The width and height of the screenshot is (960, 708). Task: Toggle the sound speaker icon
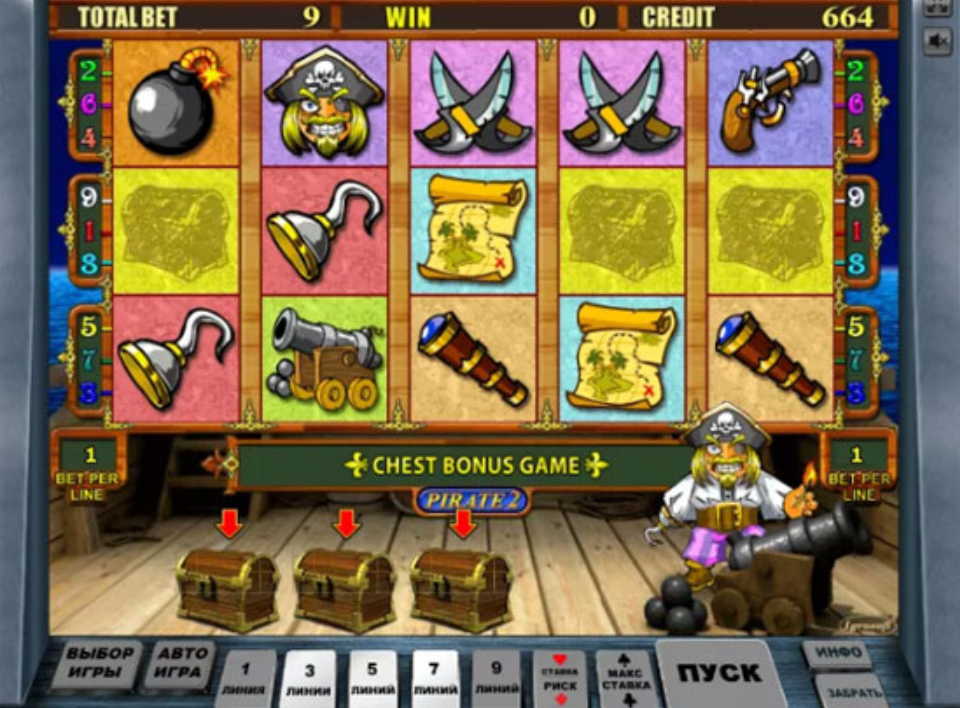937,41
